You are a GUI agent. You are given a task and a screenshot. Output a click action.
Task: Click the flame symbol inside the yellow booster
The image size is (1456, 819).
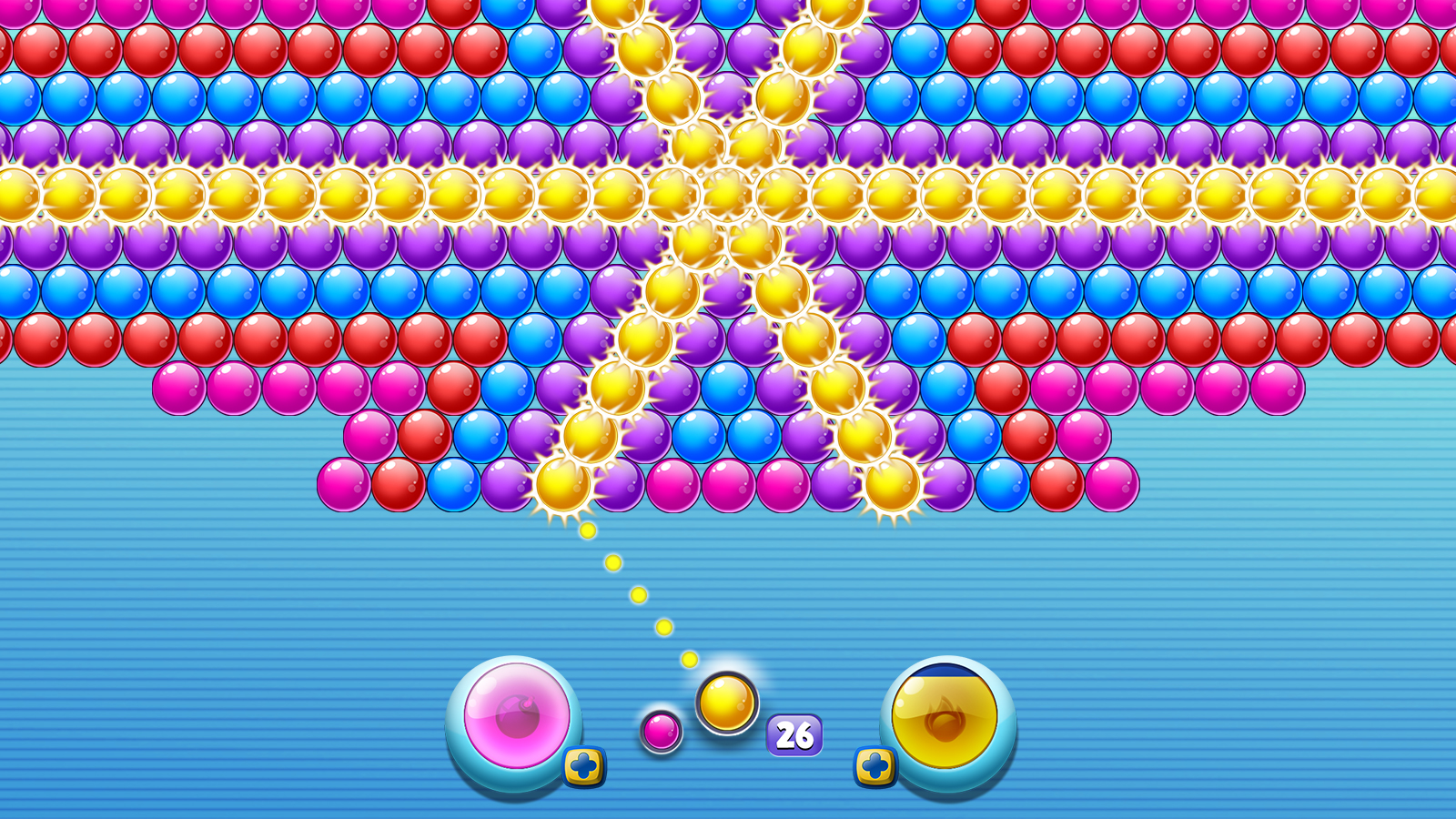(946, 722)
